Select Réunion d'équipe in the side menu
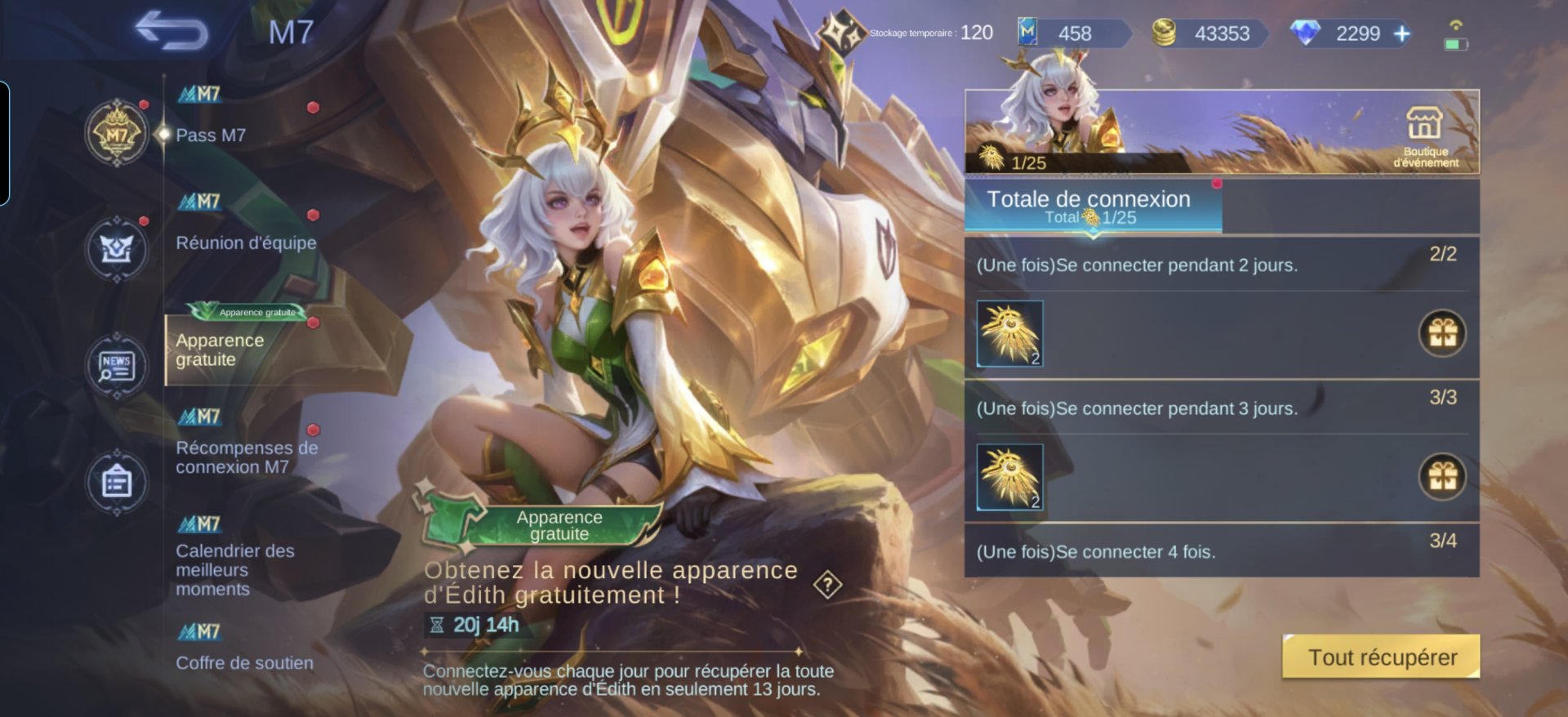This screenshot has width=1568, height=717. tap(246, 243)
